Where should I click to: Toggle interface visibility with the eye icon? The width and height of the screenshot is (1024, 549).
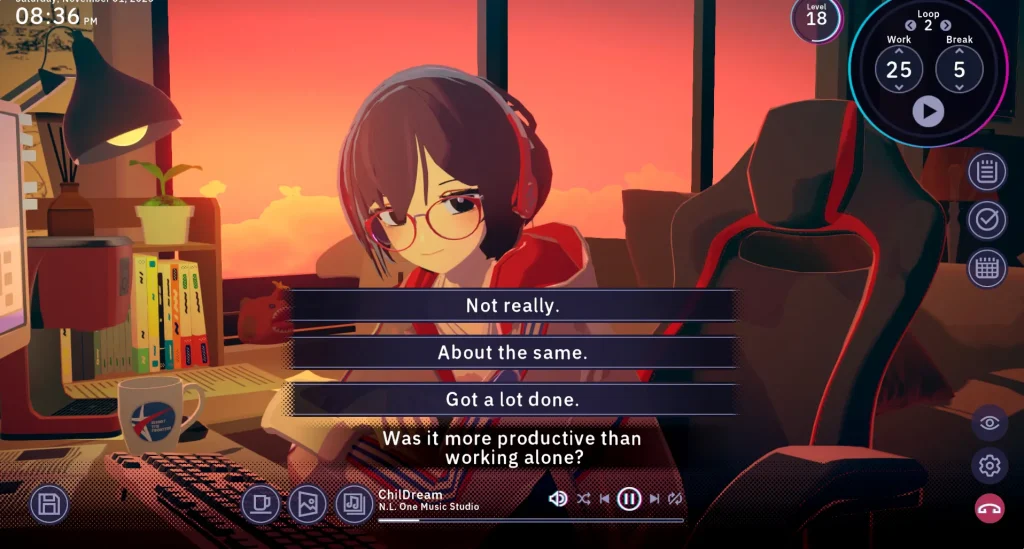[x=989, y=423]
